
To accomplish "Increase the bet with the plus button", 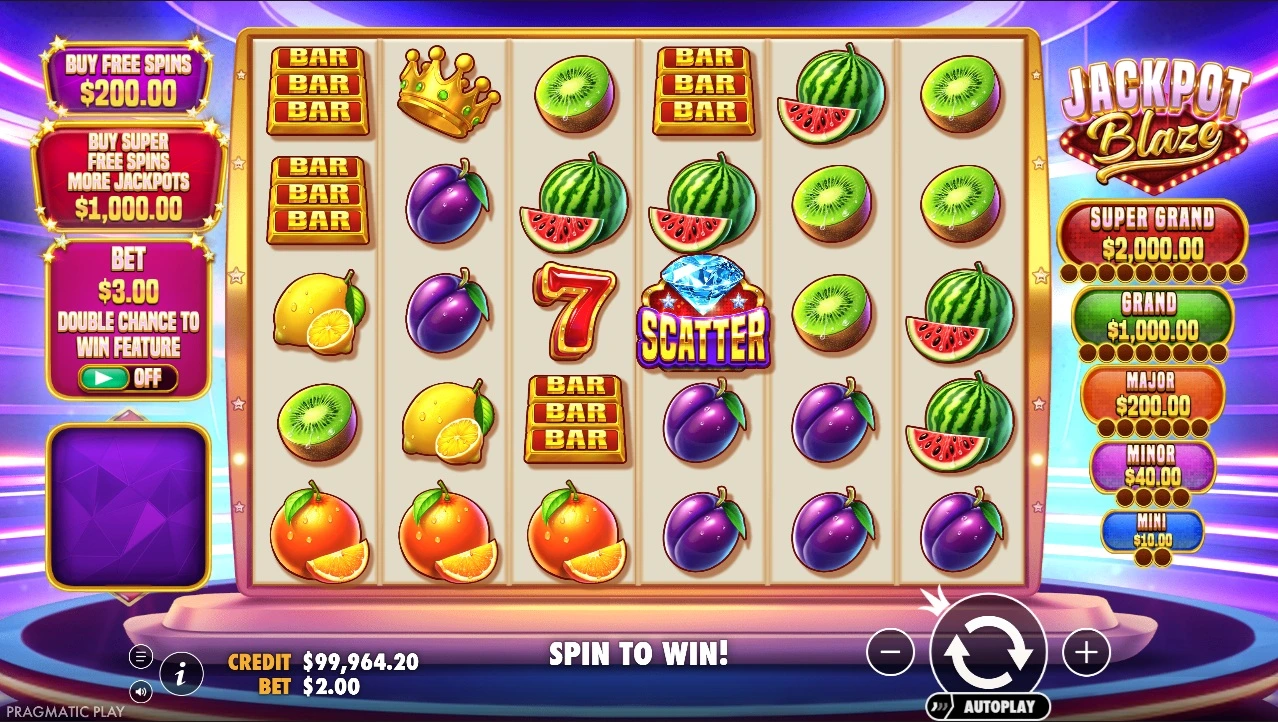I will (1085, 653).
